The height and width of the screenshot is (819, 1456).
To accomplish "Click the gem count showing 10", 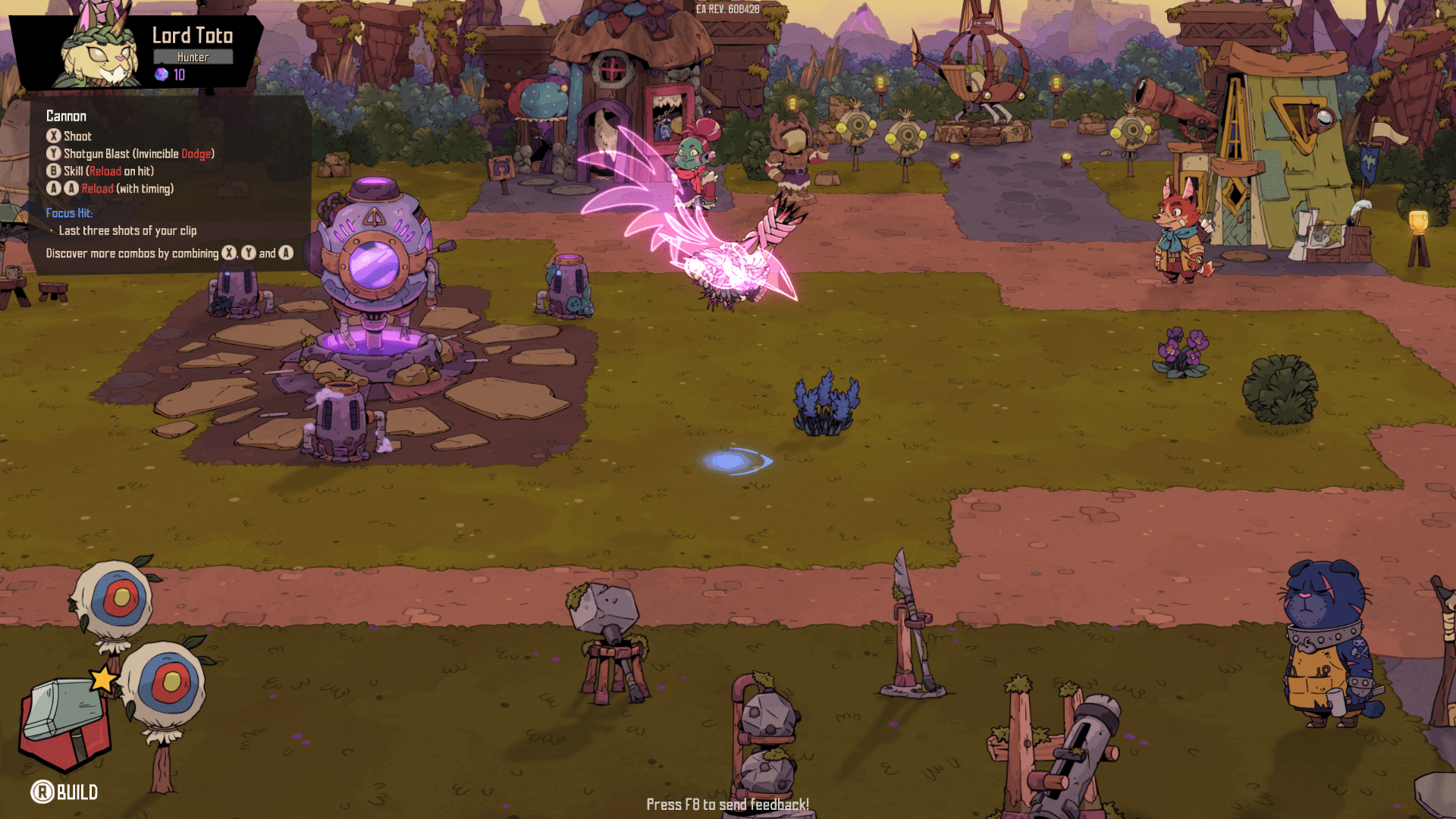I will [177, 75].
